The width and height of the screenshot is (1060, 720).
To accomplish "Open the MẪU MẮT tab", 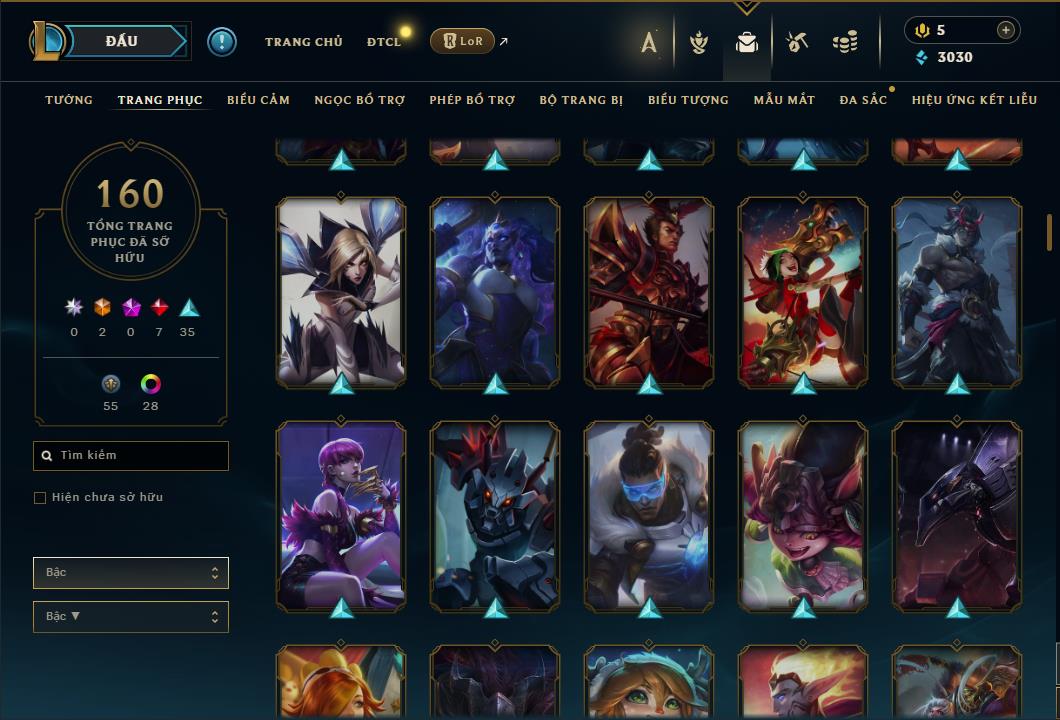I will tap(784, 100).
